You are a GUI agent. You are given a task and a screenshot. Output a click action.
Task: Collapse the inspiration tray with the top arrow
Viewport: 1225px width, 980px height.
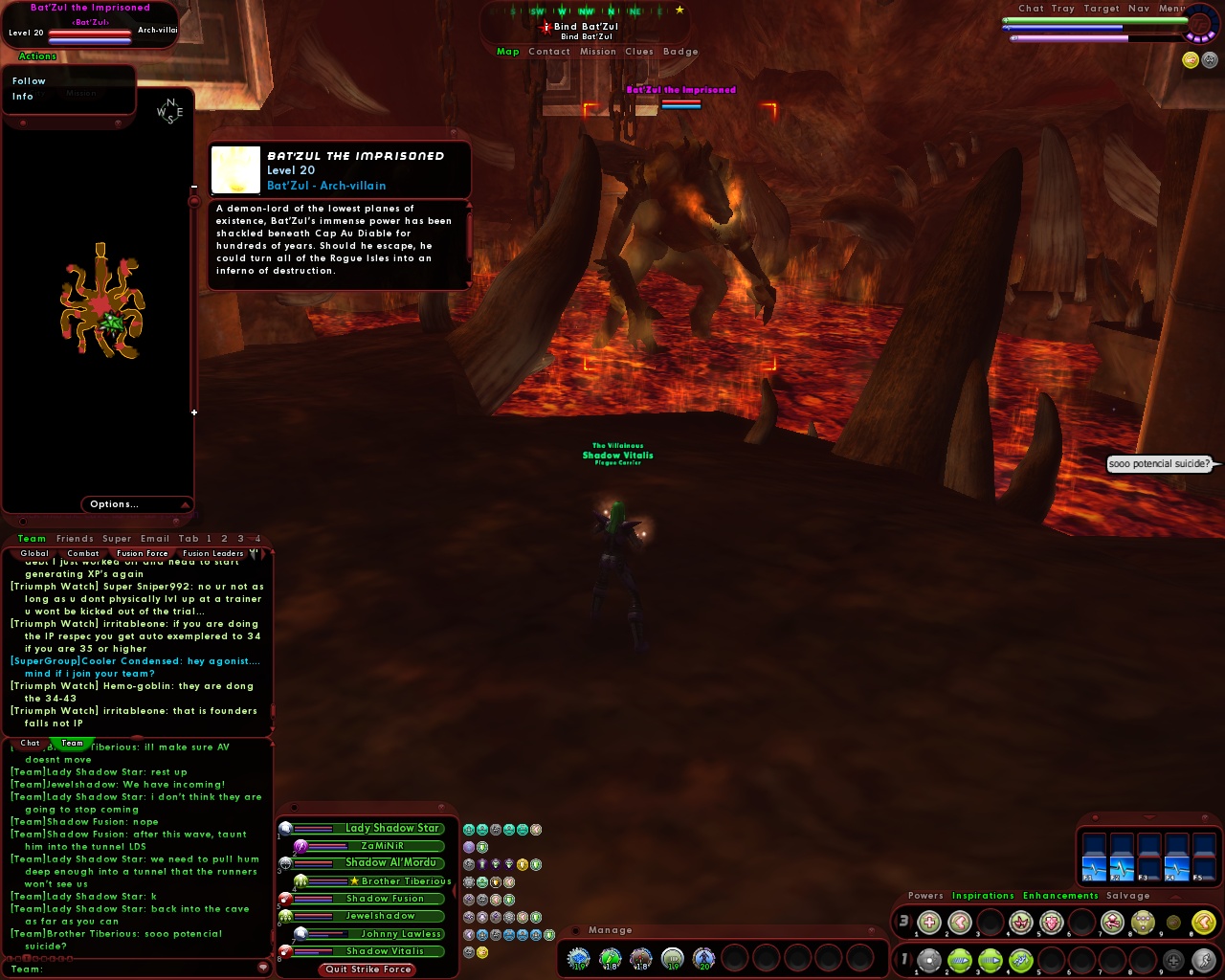pyautogui.click(x=1174, y=898)
